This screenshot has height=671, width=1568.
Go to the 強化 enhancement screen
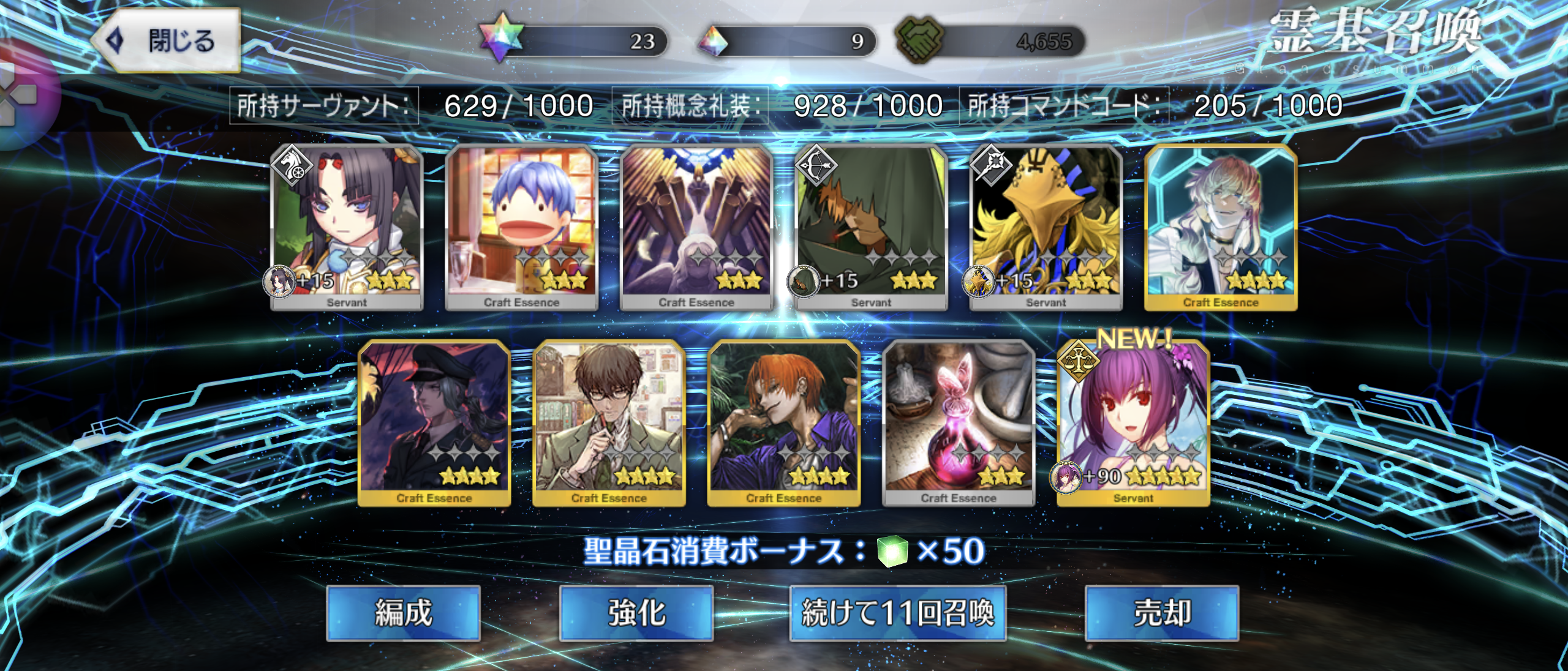636,613
